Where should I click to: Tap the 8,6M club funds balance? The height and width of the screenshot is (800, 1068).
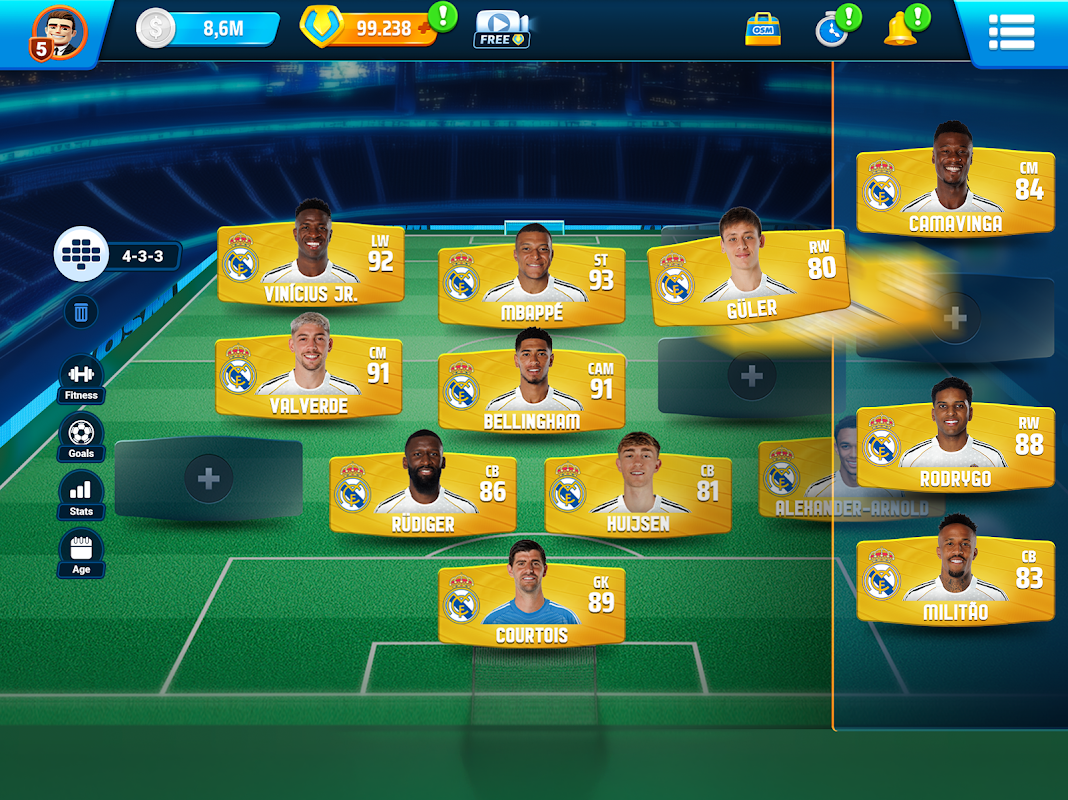point(210,29)
